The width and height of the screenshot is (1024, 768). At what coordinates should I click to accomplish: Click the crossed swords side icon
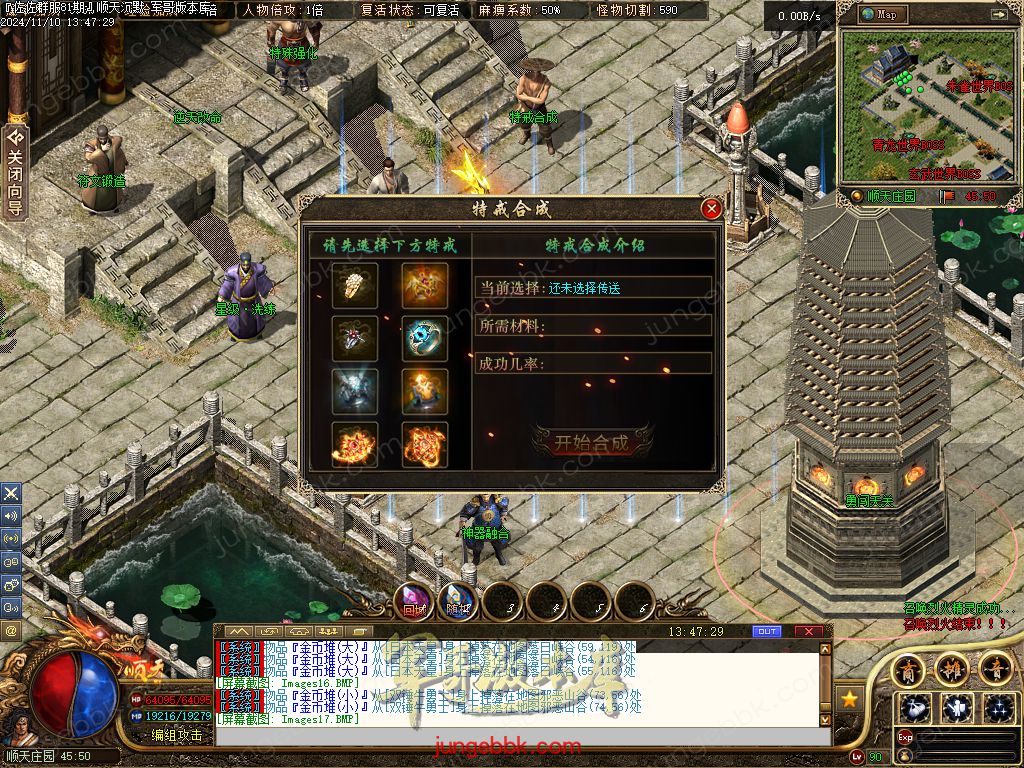pyautogui.click(x=11, y=493)
